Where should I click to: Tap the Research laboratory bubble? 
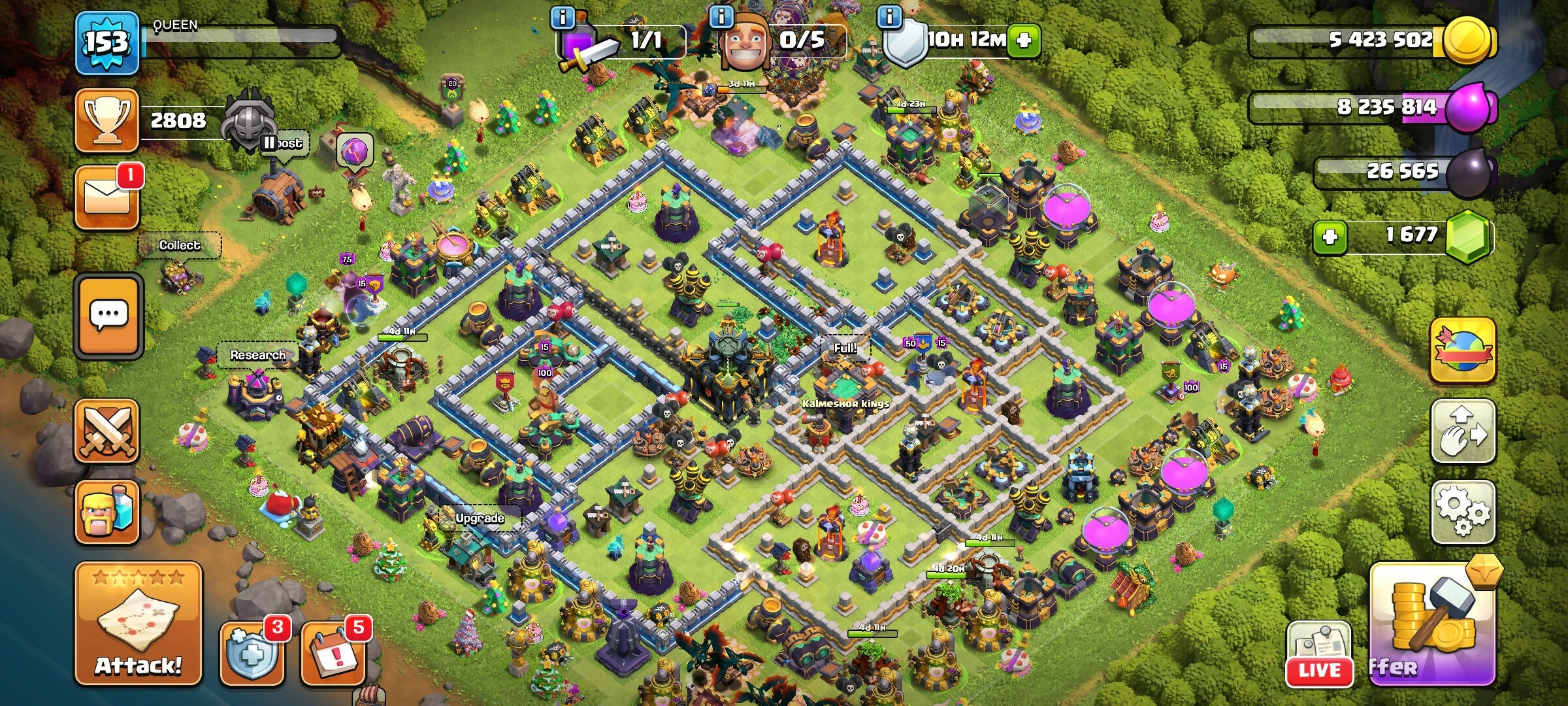coord(258,356)
